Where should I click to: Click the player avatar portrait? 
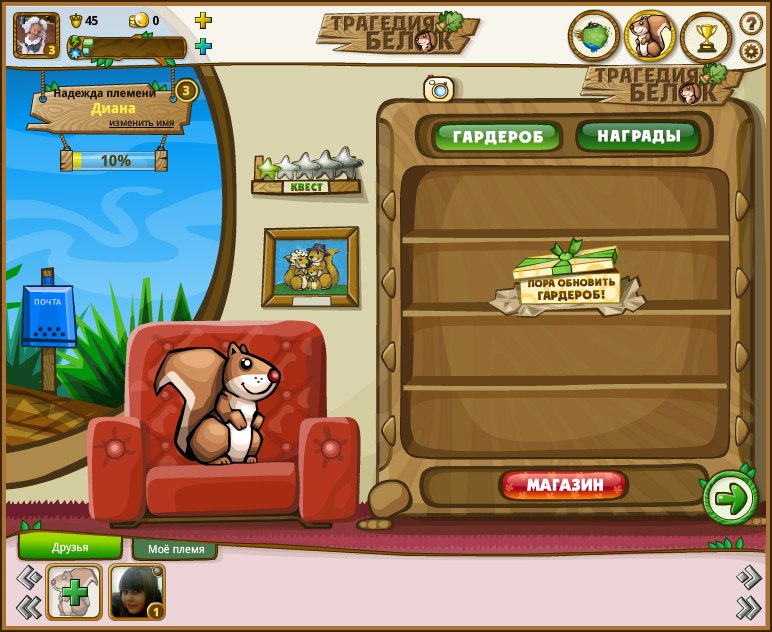point(35,35)
